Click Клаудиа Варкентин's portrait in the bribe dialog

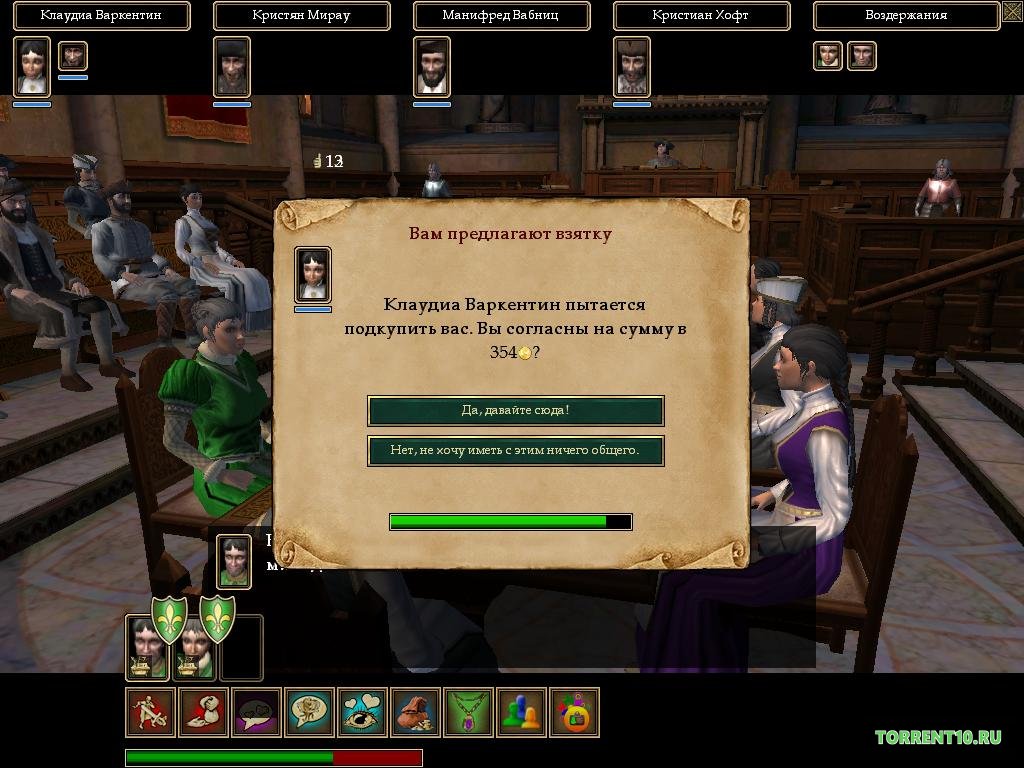point(313,274)
